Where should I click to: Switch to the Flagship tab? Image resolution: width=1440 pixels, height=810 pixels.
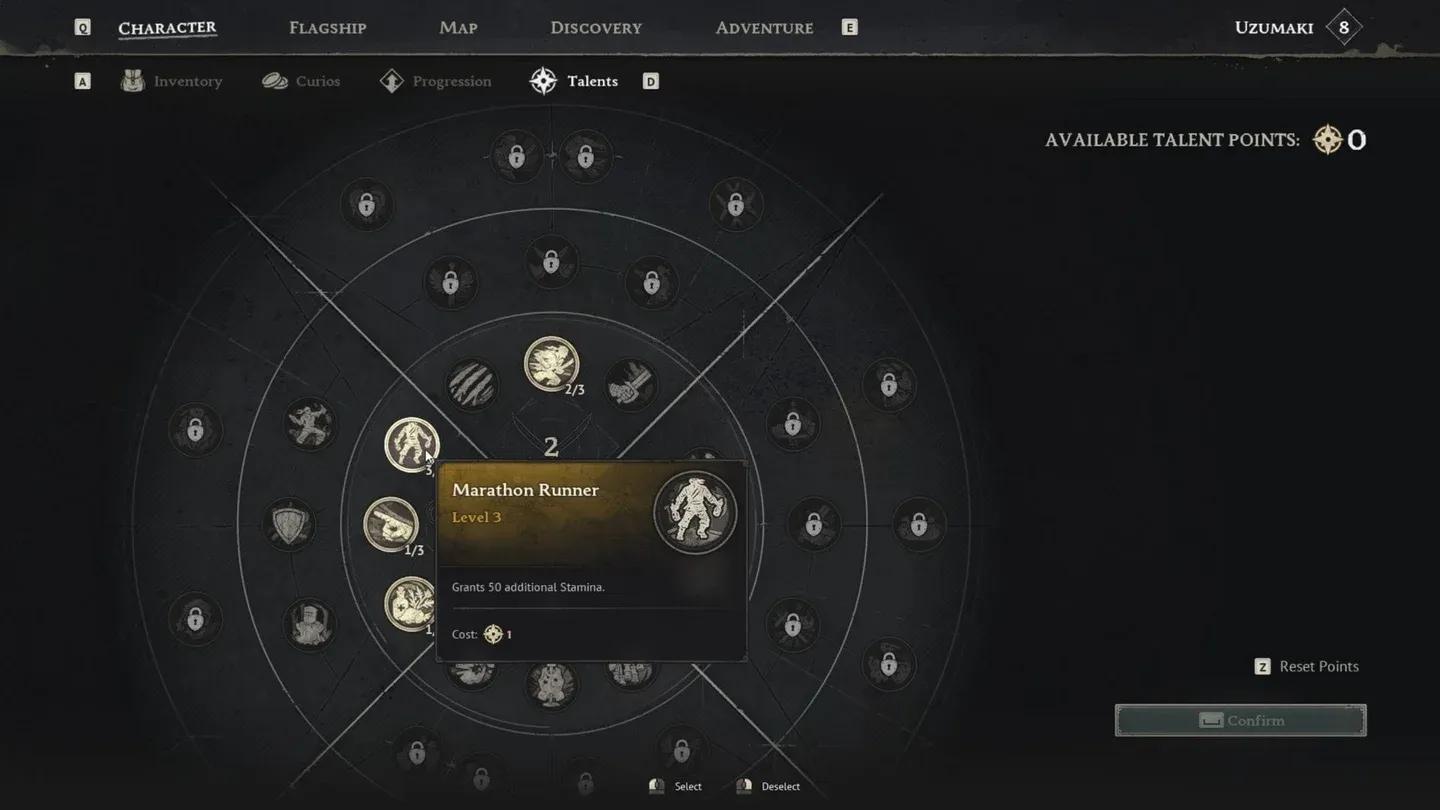(x=327, y=27)
